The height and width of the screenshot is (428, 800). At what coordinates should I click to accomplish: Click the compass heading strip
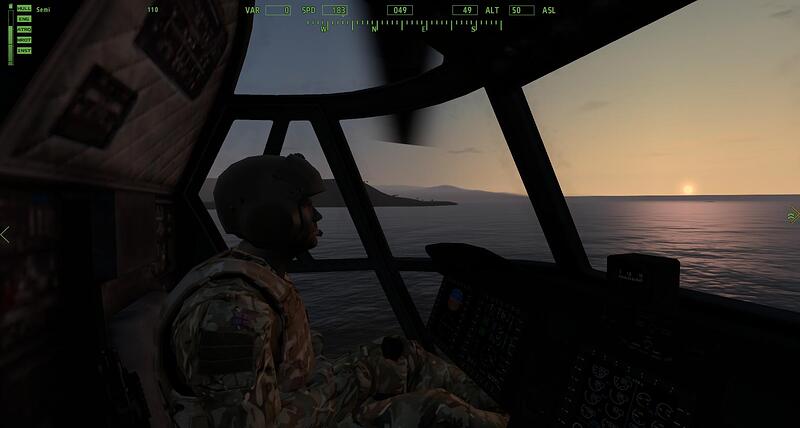pyautogui.click(x=400, y=26)
